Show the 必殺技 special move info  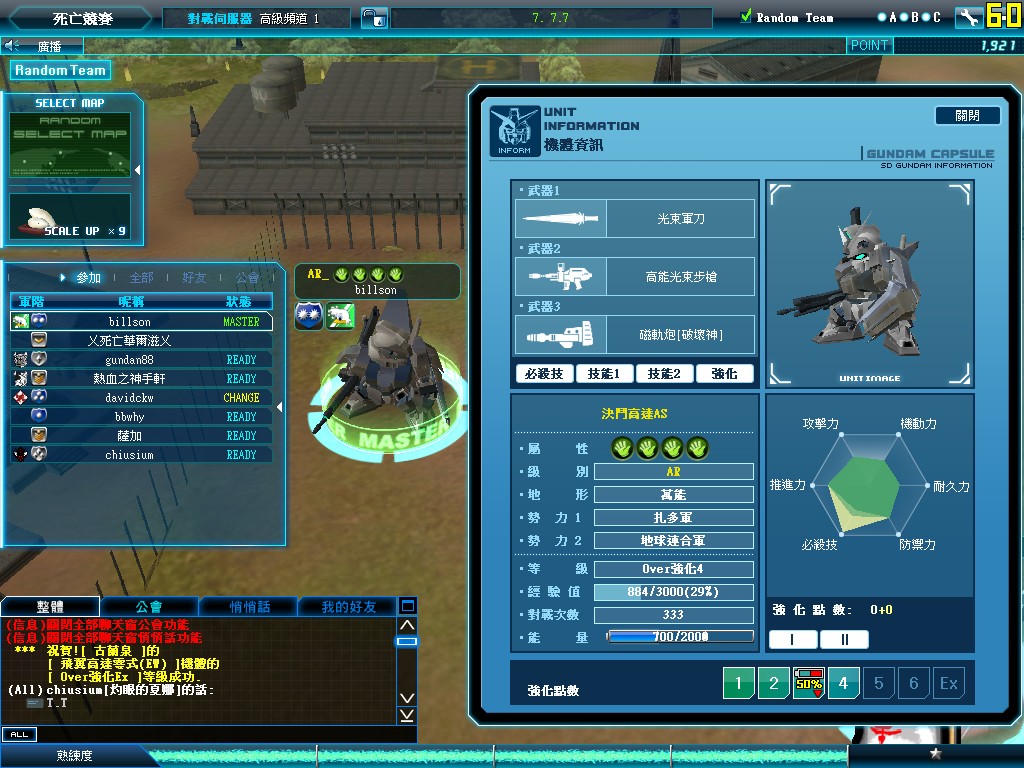pyautogui.click(x=545, y=373)
